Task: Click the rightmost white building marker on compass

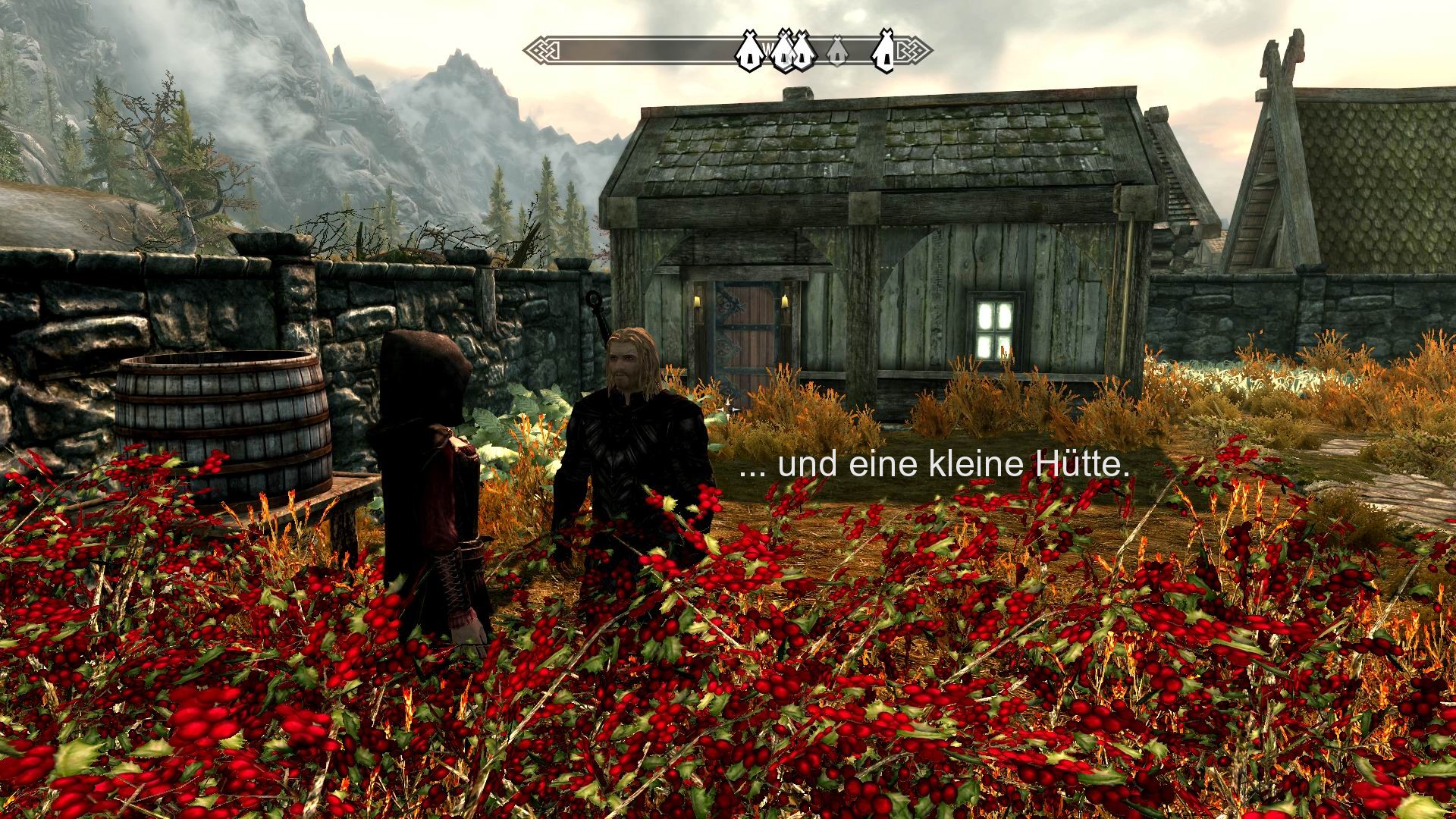Action: 885,53
